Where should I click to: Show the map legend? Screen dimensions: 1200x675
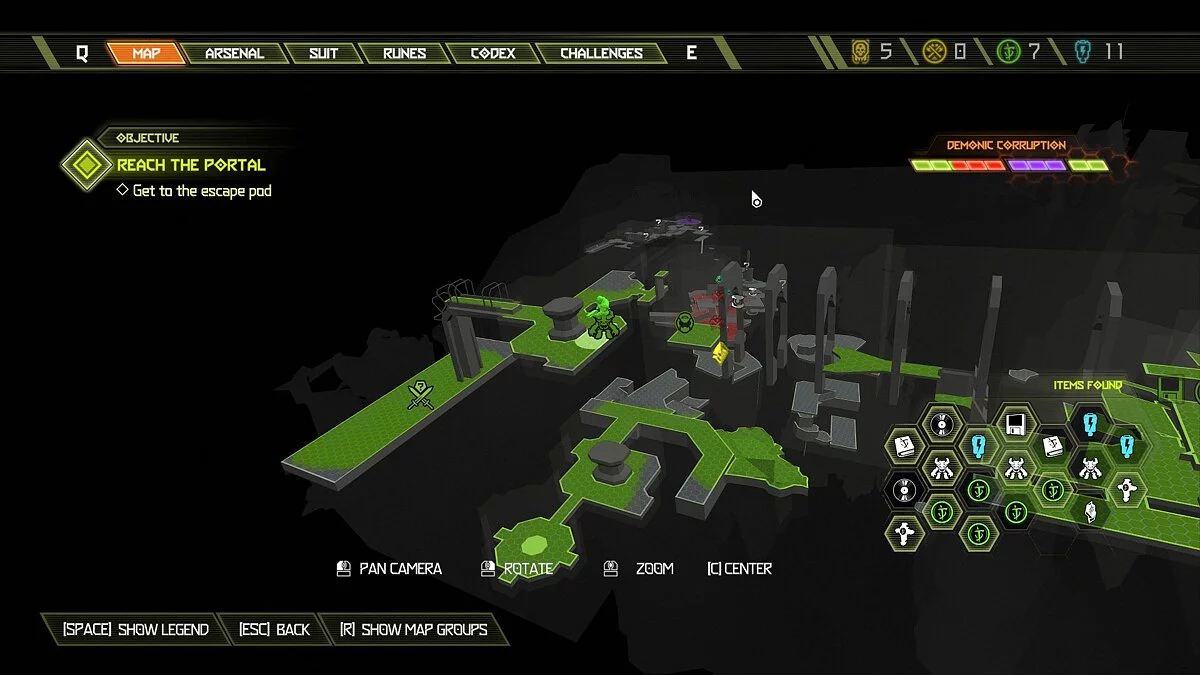coord(135,629)
